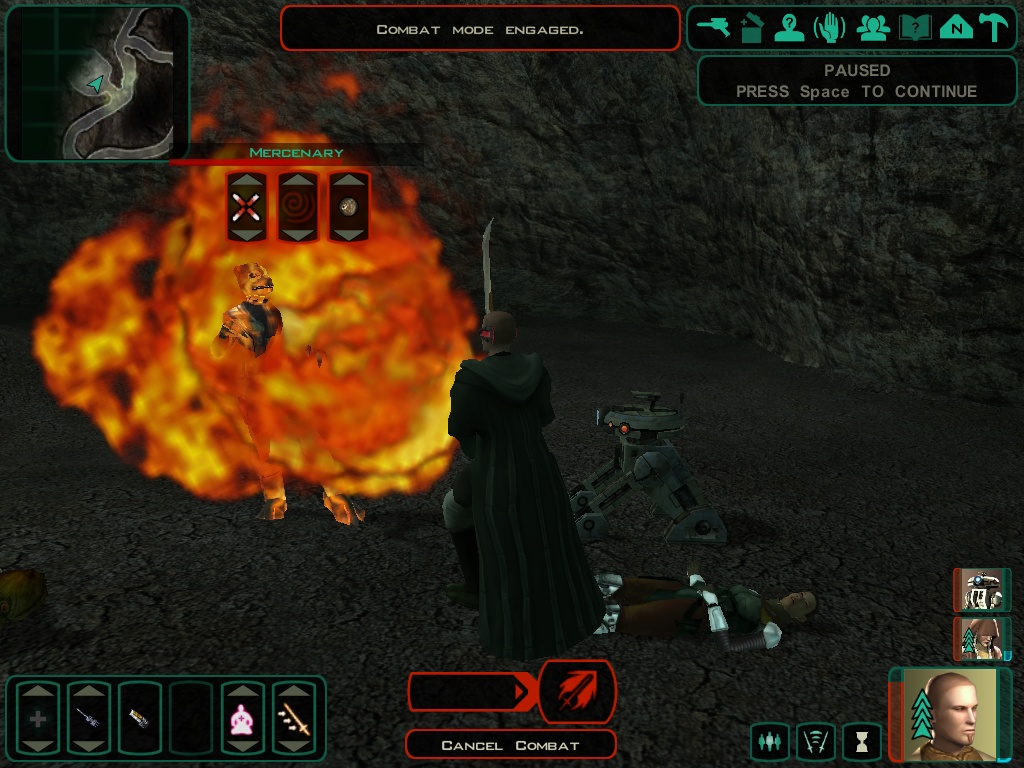Toggle solo mode three-figures button

(x=769, y=742)
